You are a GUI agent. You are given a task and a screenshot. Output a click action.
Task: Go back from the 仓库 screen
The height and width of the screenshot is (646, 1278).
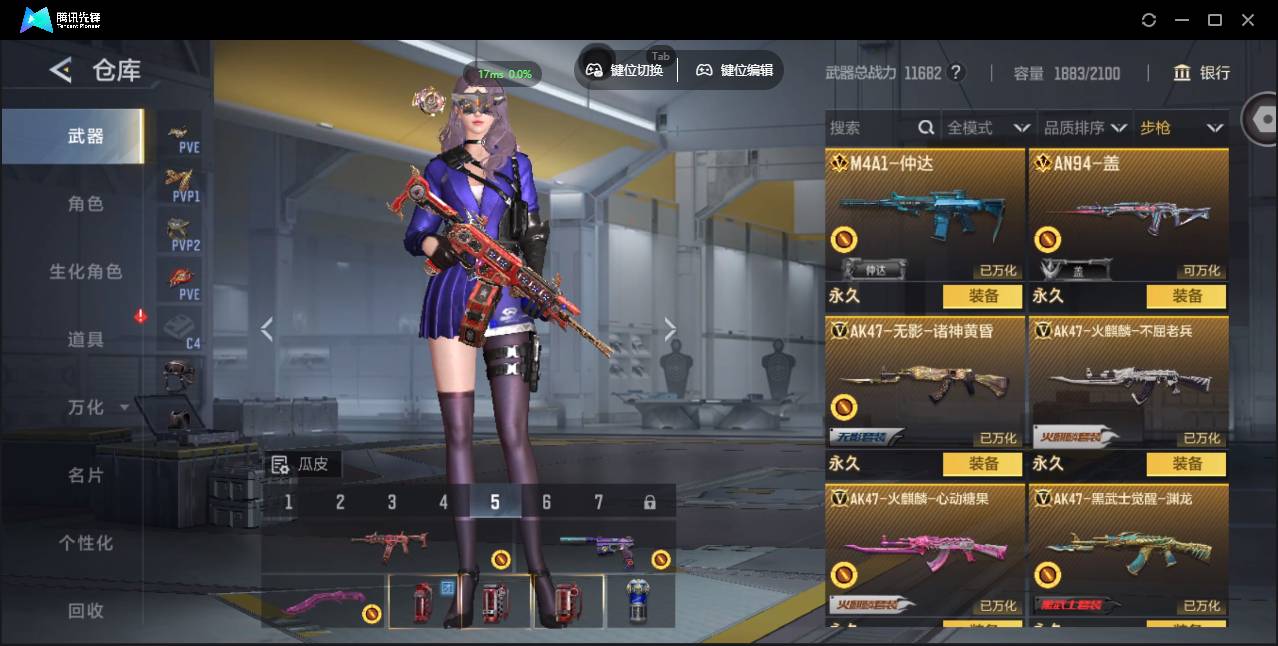61,70
